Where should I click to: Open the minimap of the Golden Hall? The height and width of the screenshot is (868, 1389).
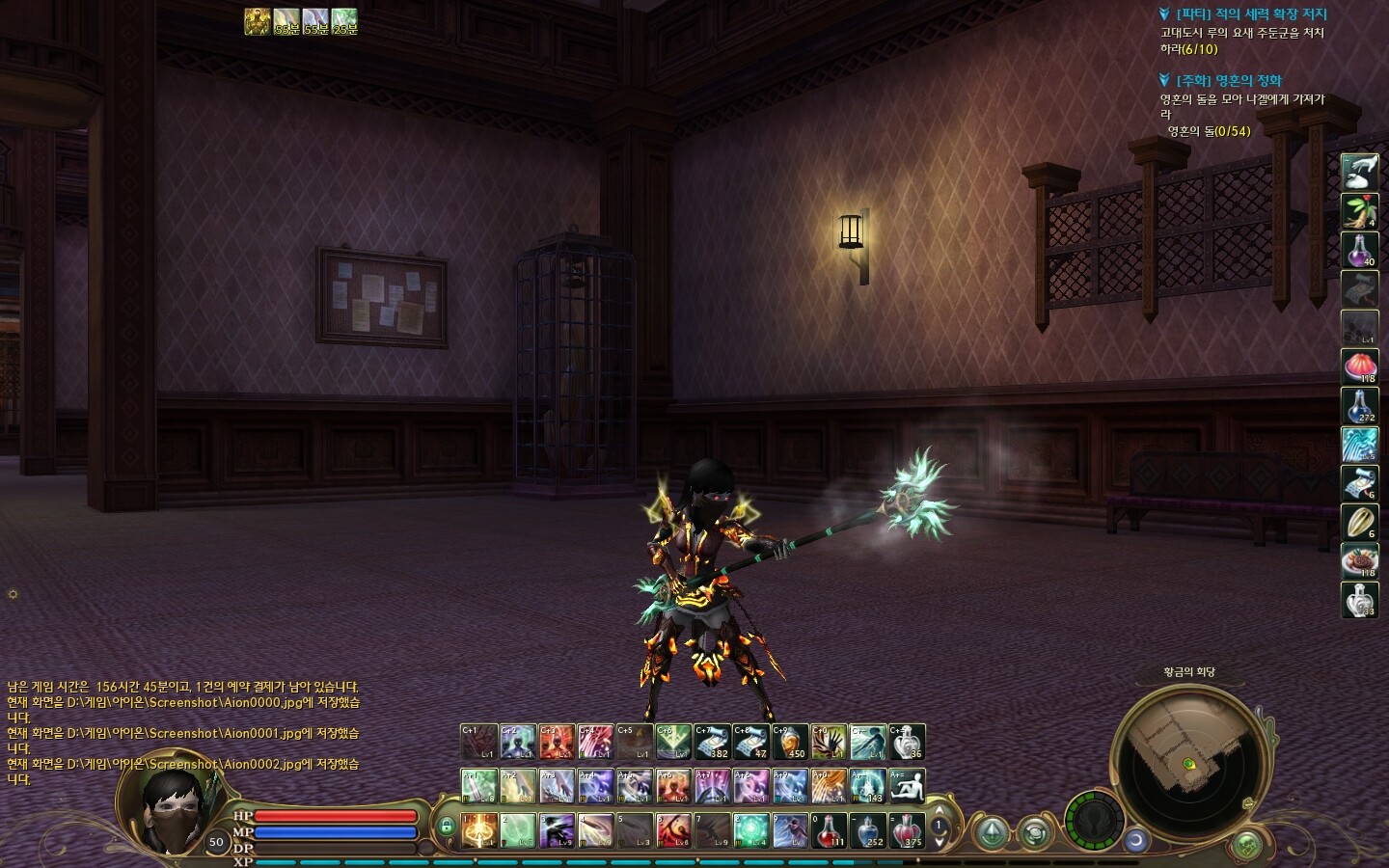click(1185, 761)
